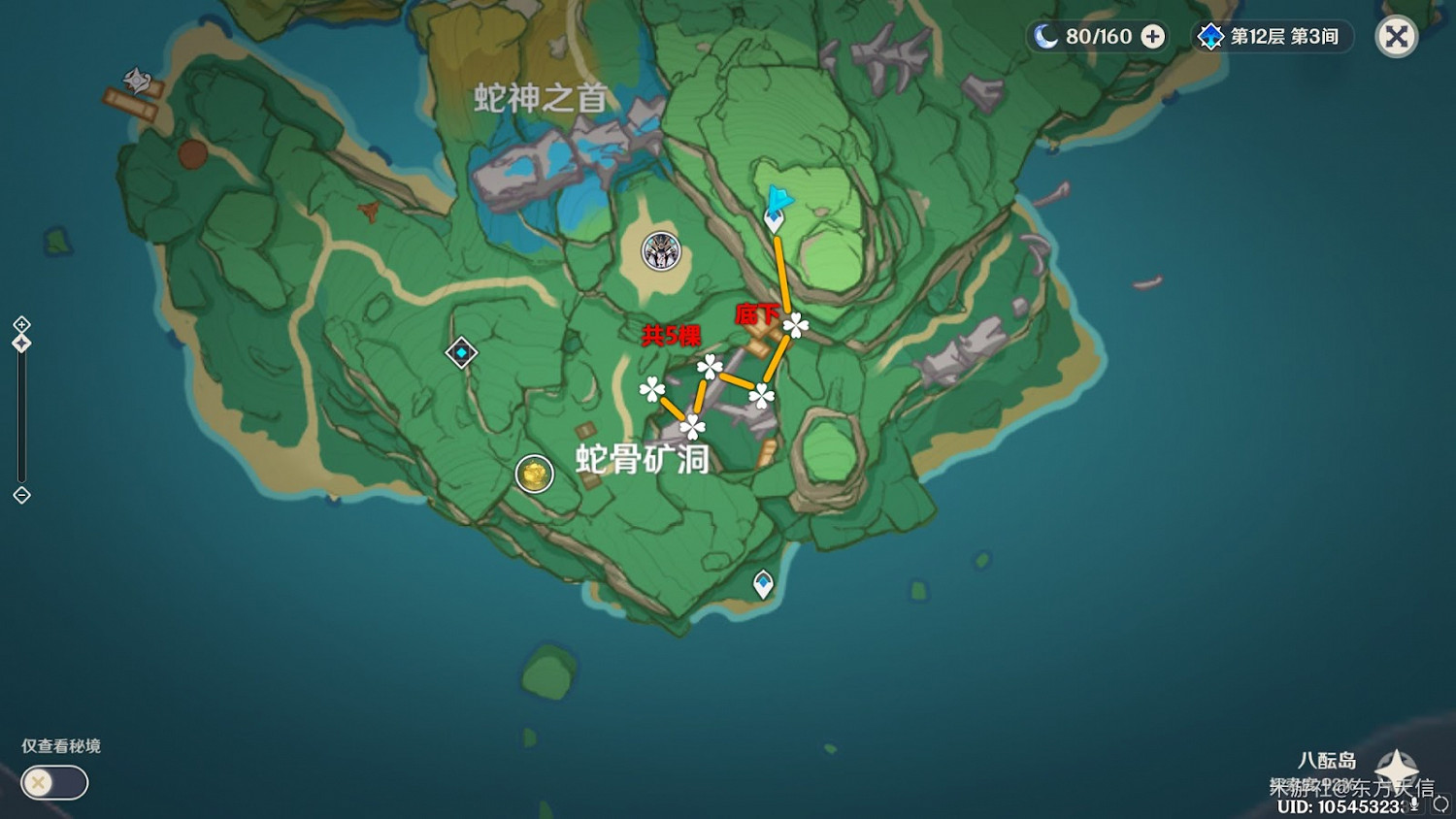Toggle the 仅查看秘境 switch
The height and width of the screenshot is (819, 1456).
point(53,783)
